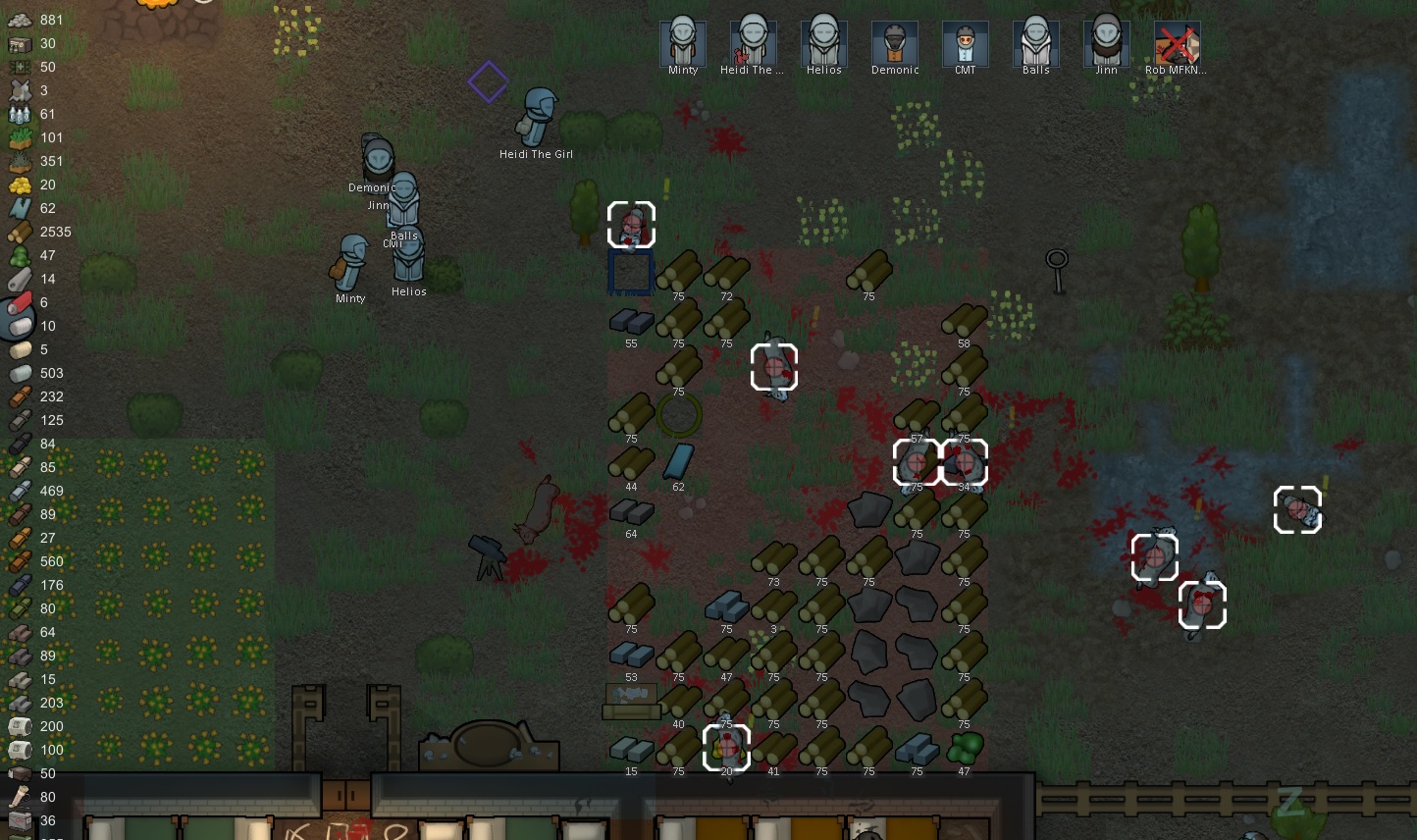Viewport: 1417px width, 840px height.
Task: Click the wood log icon showing 2535
Action: click(x=18, y=232)
